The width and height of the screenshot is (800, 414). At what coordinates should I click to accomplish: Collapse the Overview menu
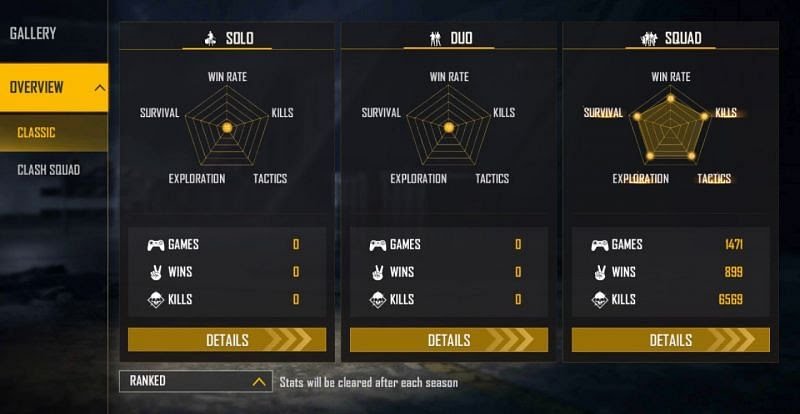99,88
